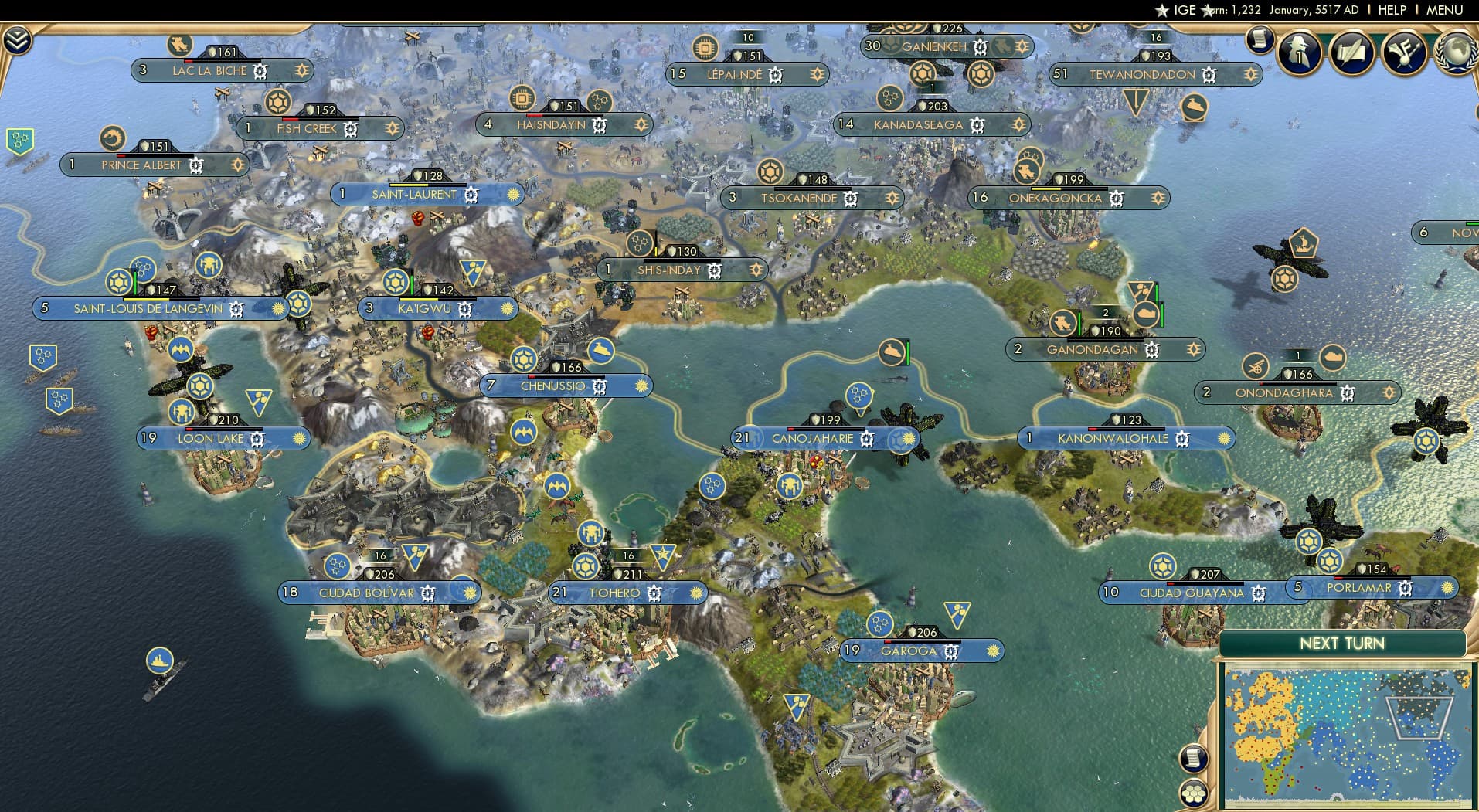Image resolution: width=1479 pixels, height=812 pixels.
Task: Click HELP in the top bar
Action: pos(1391,10)
